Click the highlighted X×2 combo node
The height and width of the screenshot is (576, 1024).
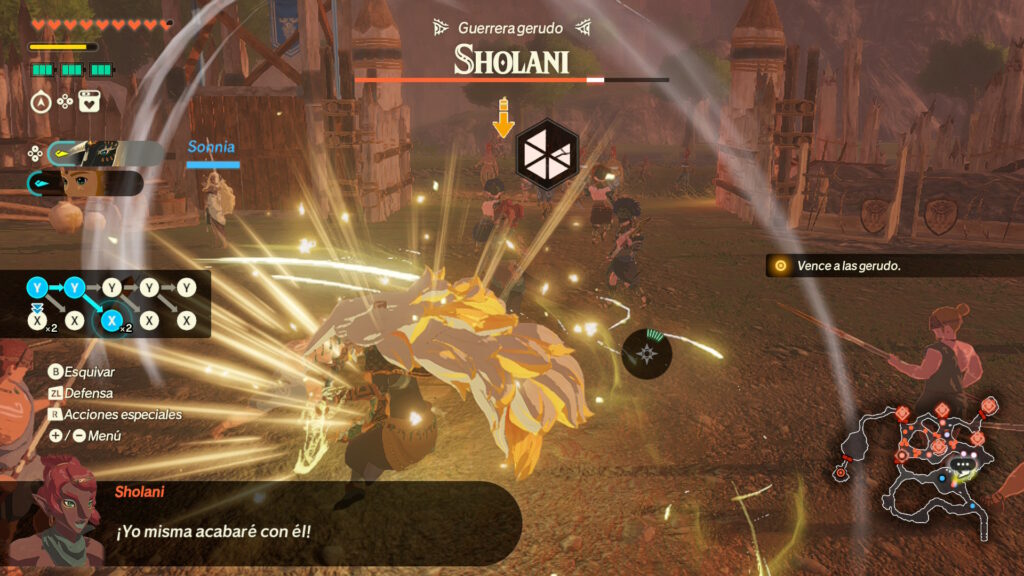112,321
